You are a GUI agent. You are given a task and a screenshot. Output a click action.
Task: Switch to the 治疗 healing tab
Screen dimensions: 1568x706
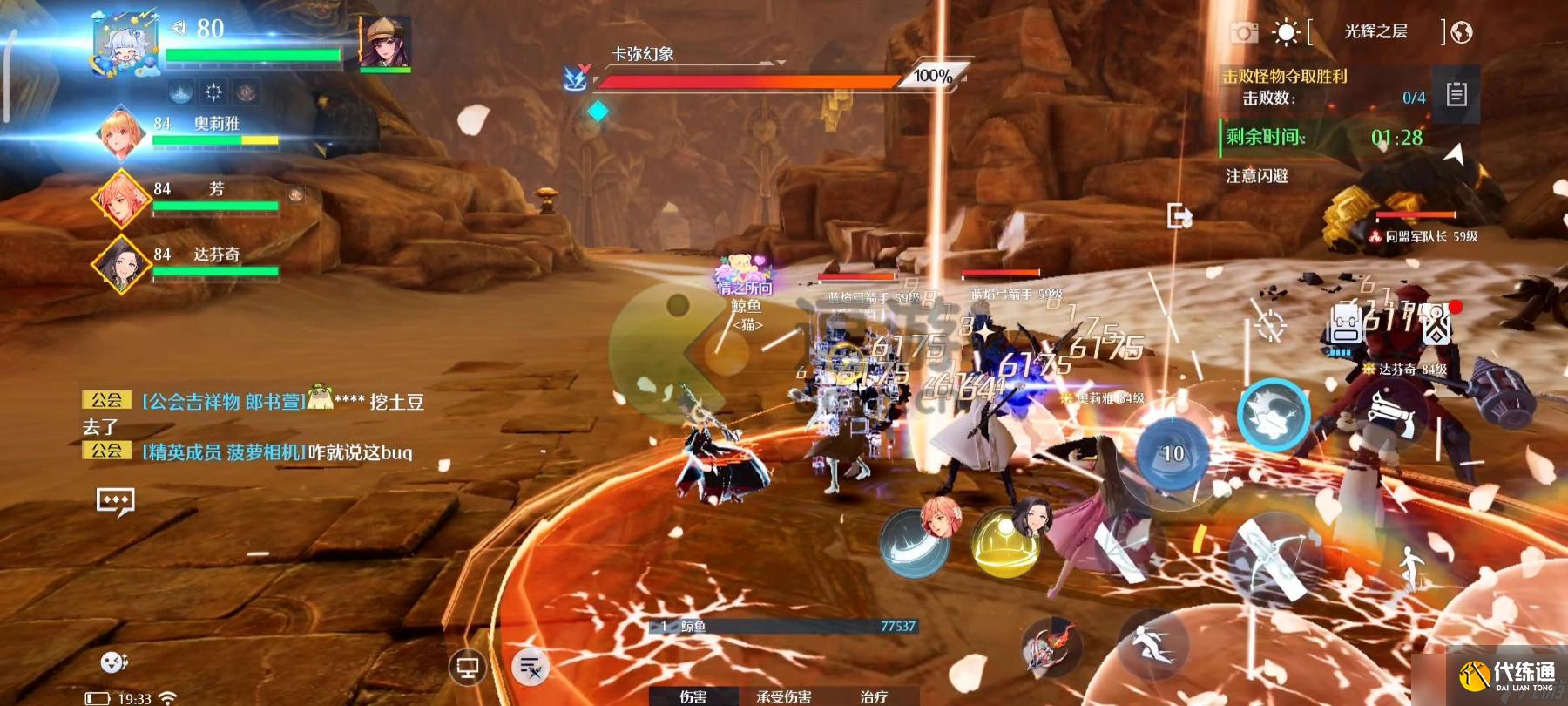click(x=874, y=696)
